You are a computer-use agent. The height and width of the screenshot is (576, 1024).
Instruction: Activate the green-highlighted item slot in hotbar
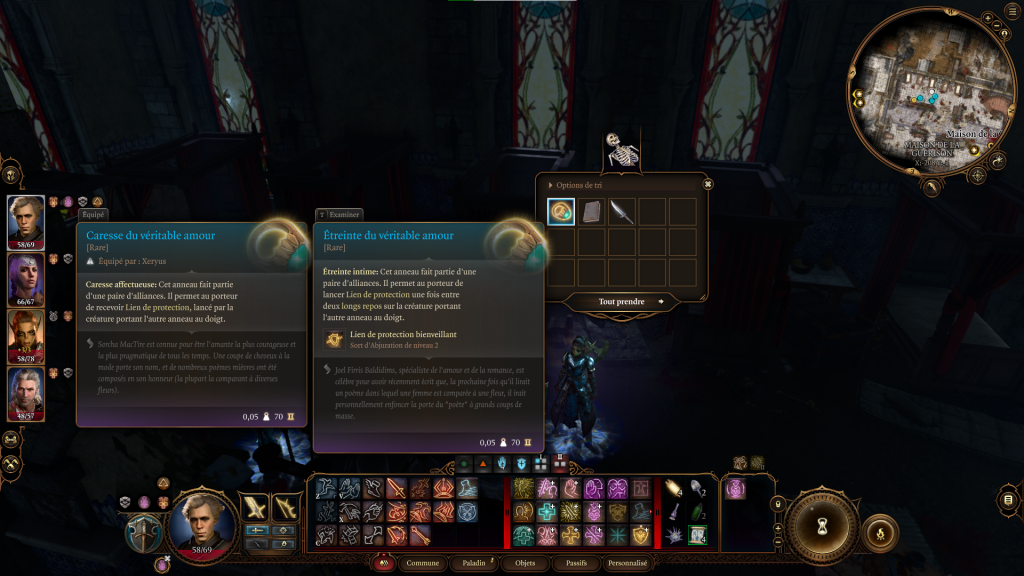pos(697,535)
